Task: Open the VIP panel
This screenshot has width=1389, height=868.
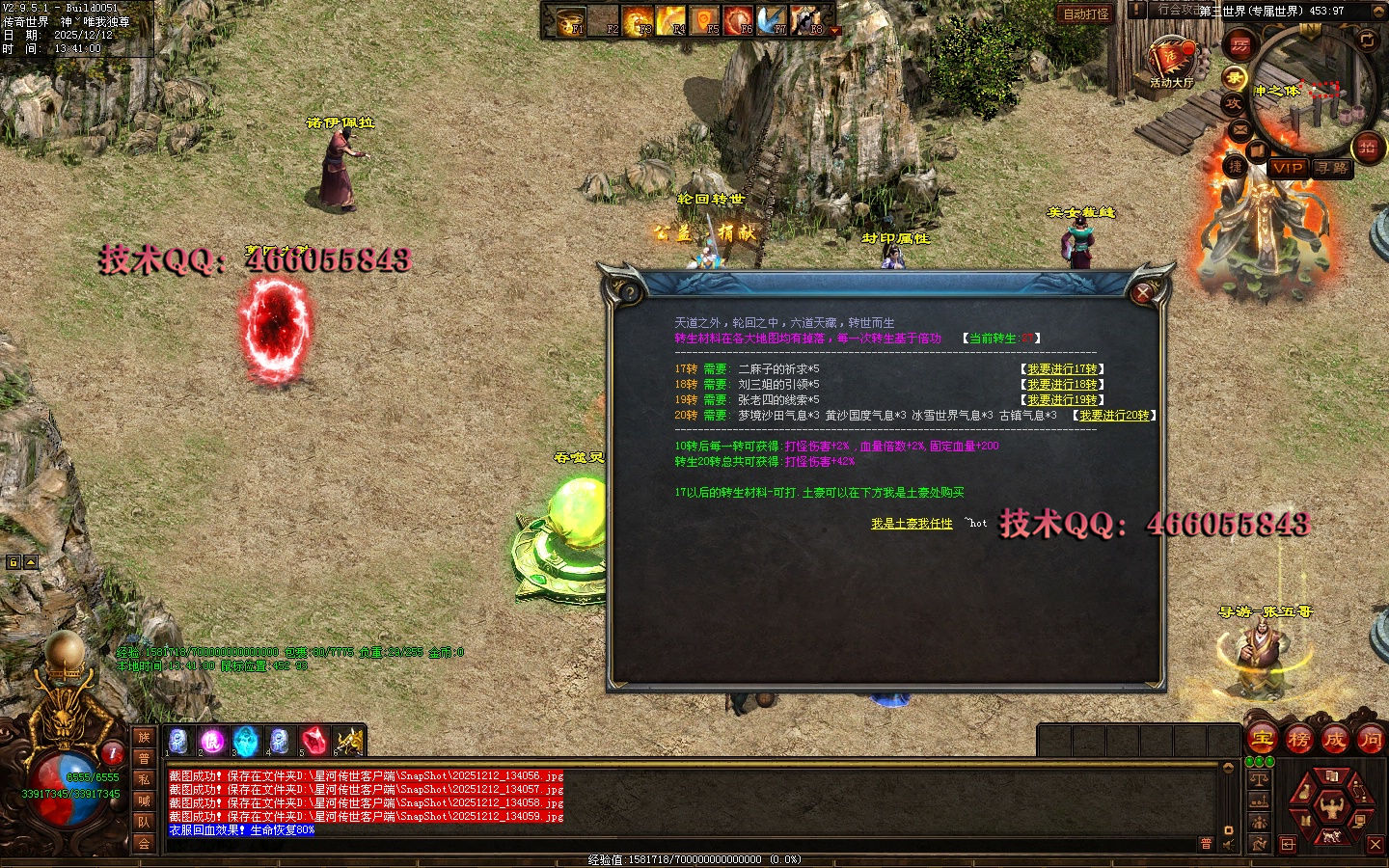Action: [x=1287, y=168]
